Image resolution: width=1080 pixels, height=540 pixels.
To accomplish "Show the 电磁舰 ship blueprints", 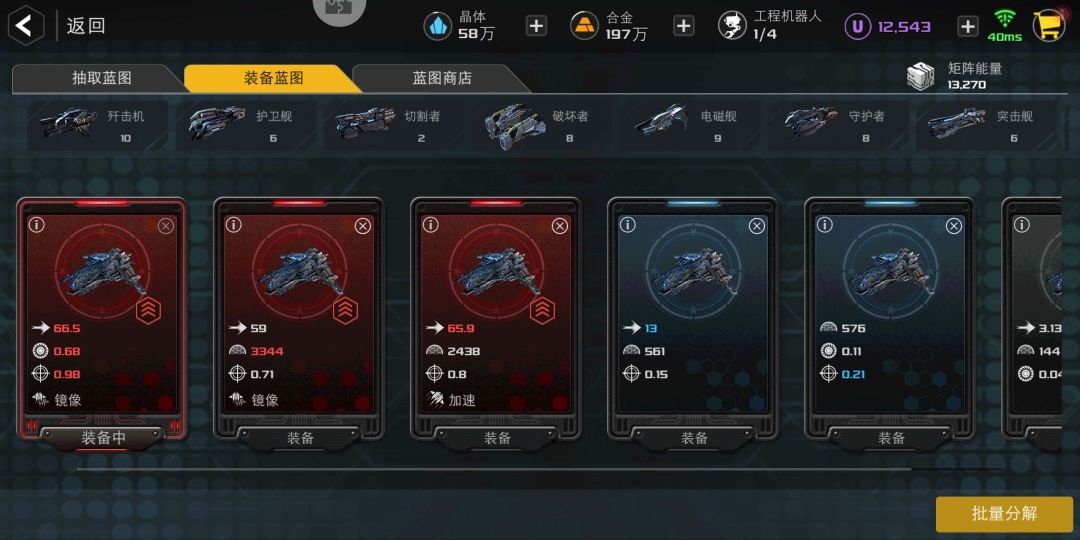I will (x=689, y=125).
